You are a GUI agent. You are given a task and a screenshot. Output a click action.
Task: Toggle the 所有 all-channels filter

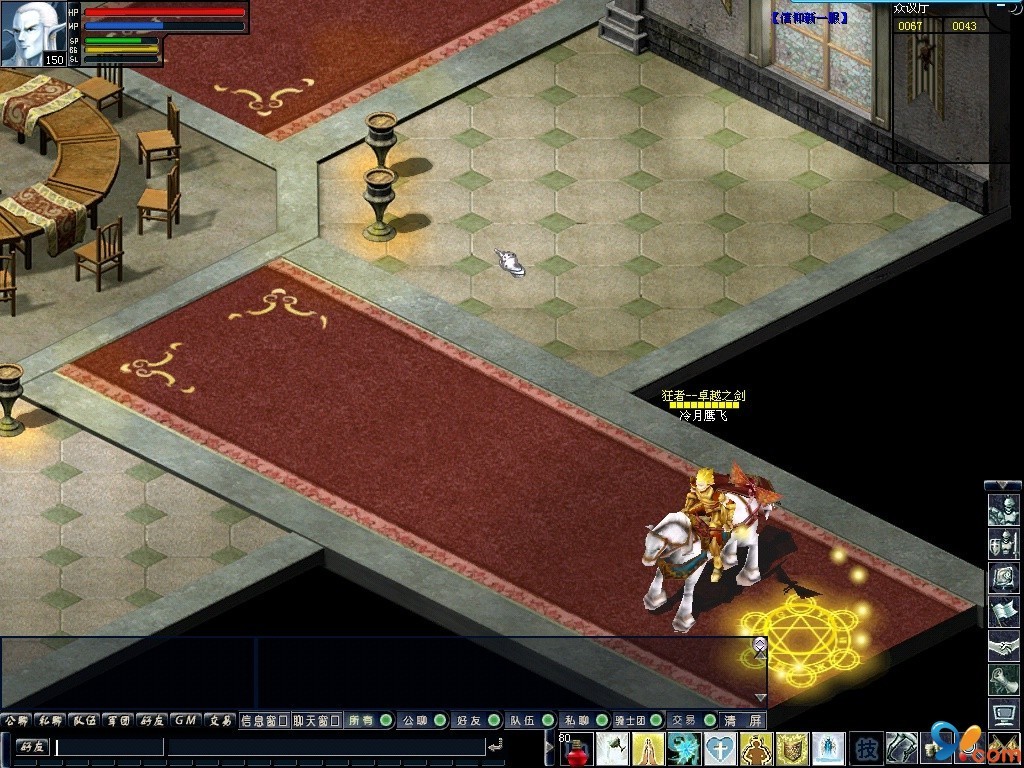[x=368, y=720]
